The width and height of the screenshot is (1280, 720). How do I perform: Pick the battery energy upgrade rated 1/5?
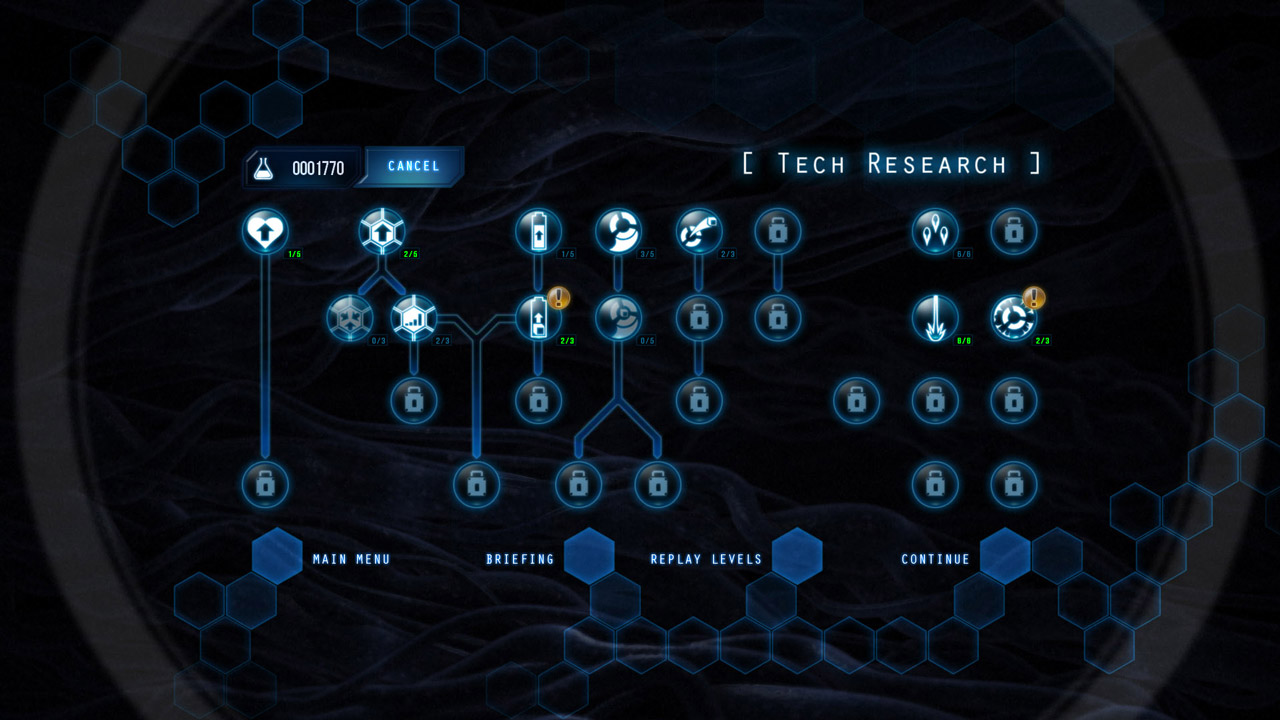coord(538,230)
